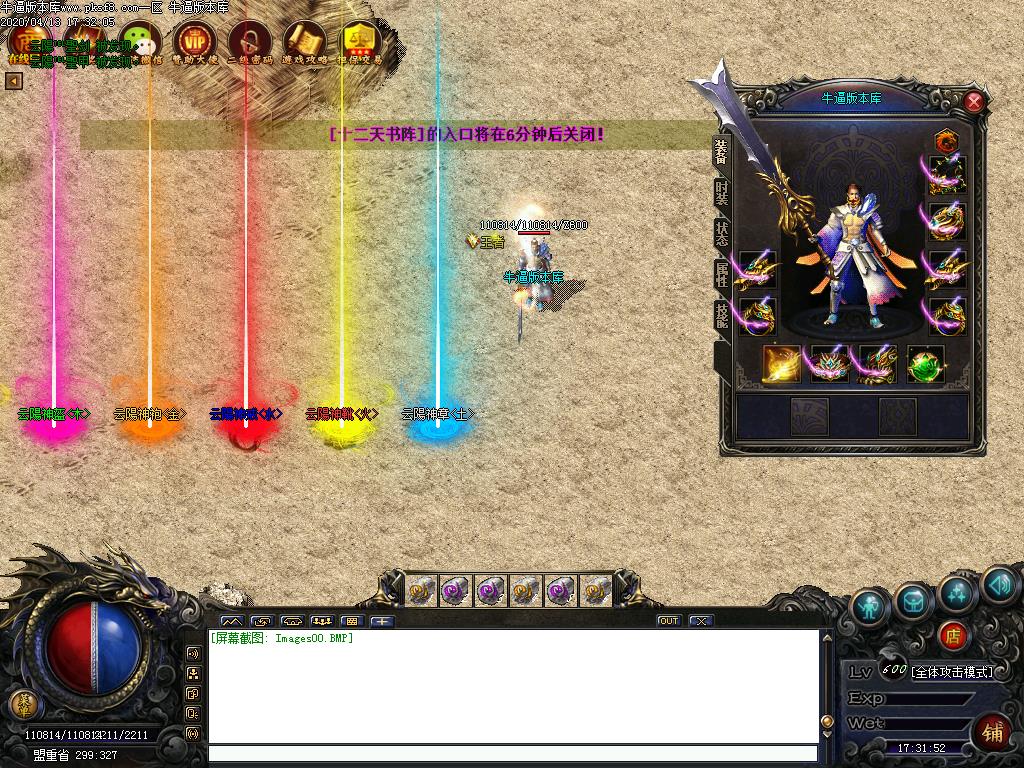
Task: Switch to the 时装 fashion tab
Action: [721, 191]
